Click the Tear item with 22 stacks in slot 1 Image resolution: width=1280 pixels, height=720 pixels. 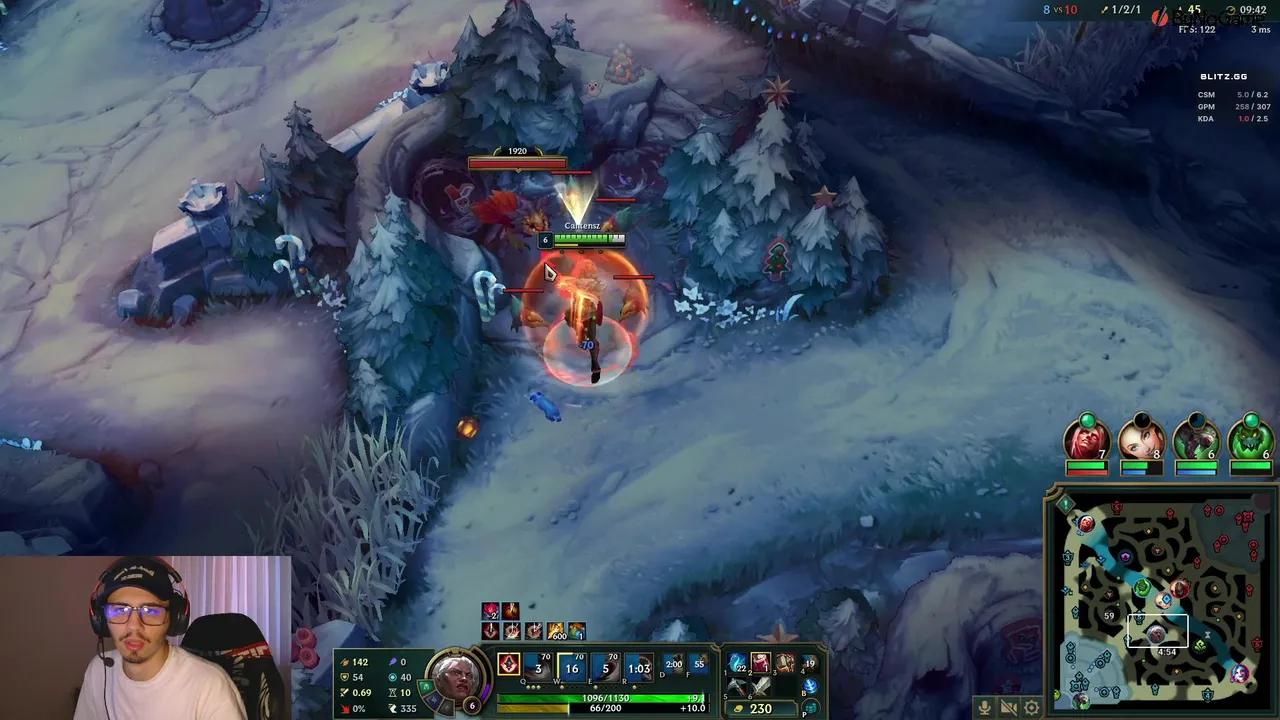(736, 661)
